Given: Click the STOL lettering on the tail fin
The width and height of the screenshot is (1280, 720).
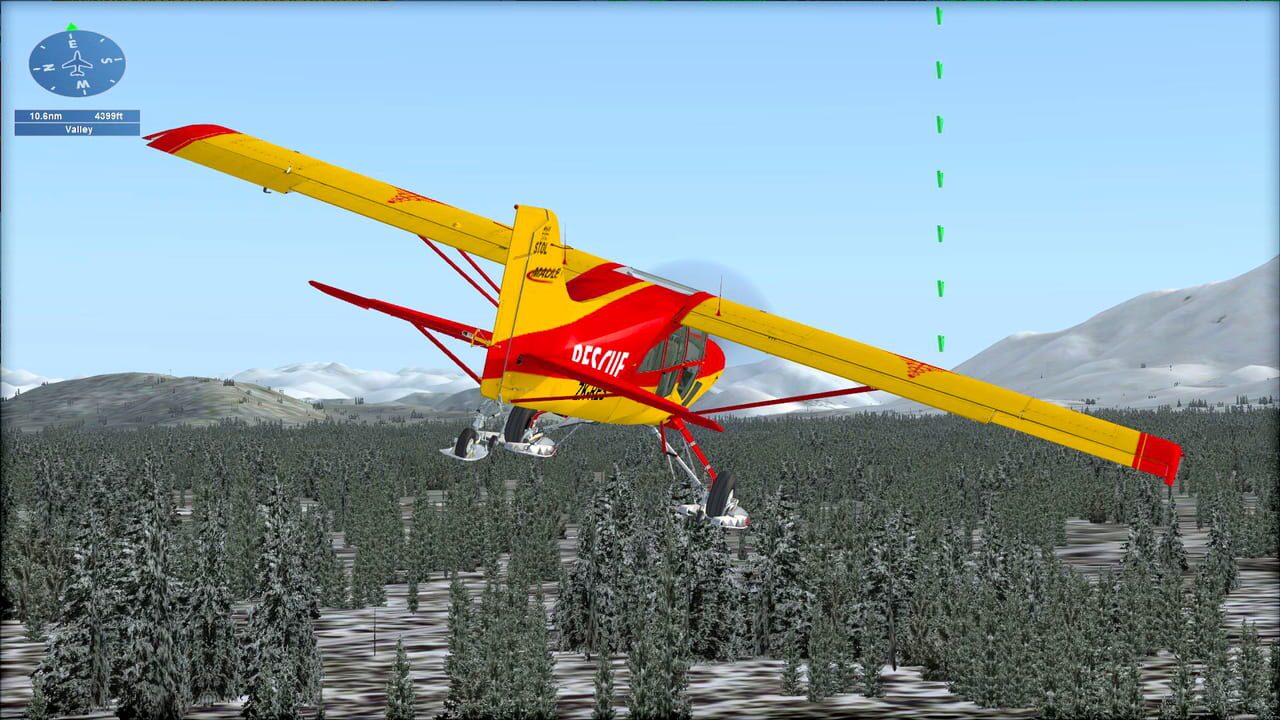Looking at the screenshot, I should (542, 248).
